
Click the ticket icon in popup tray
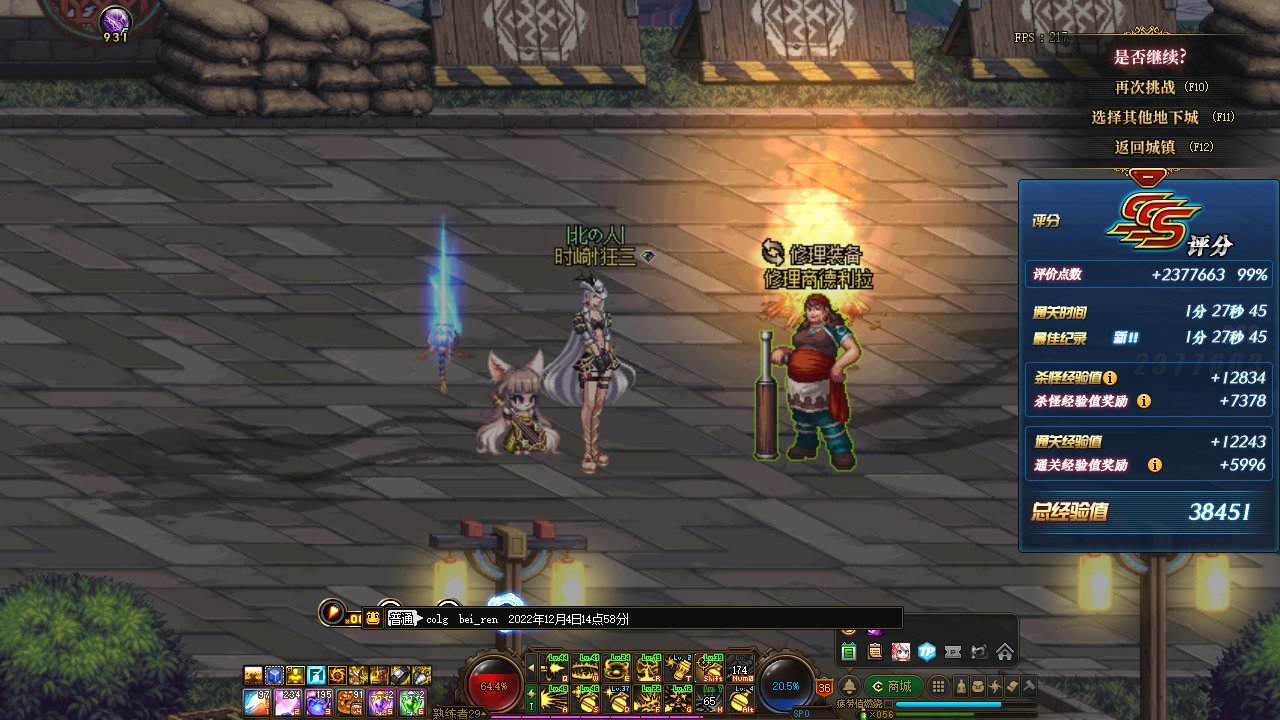click(953, 652)
